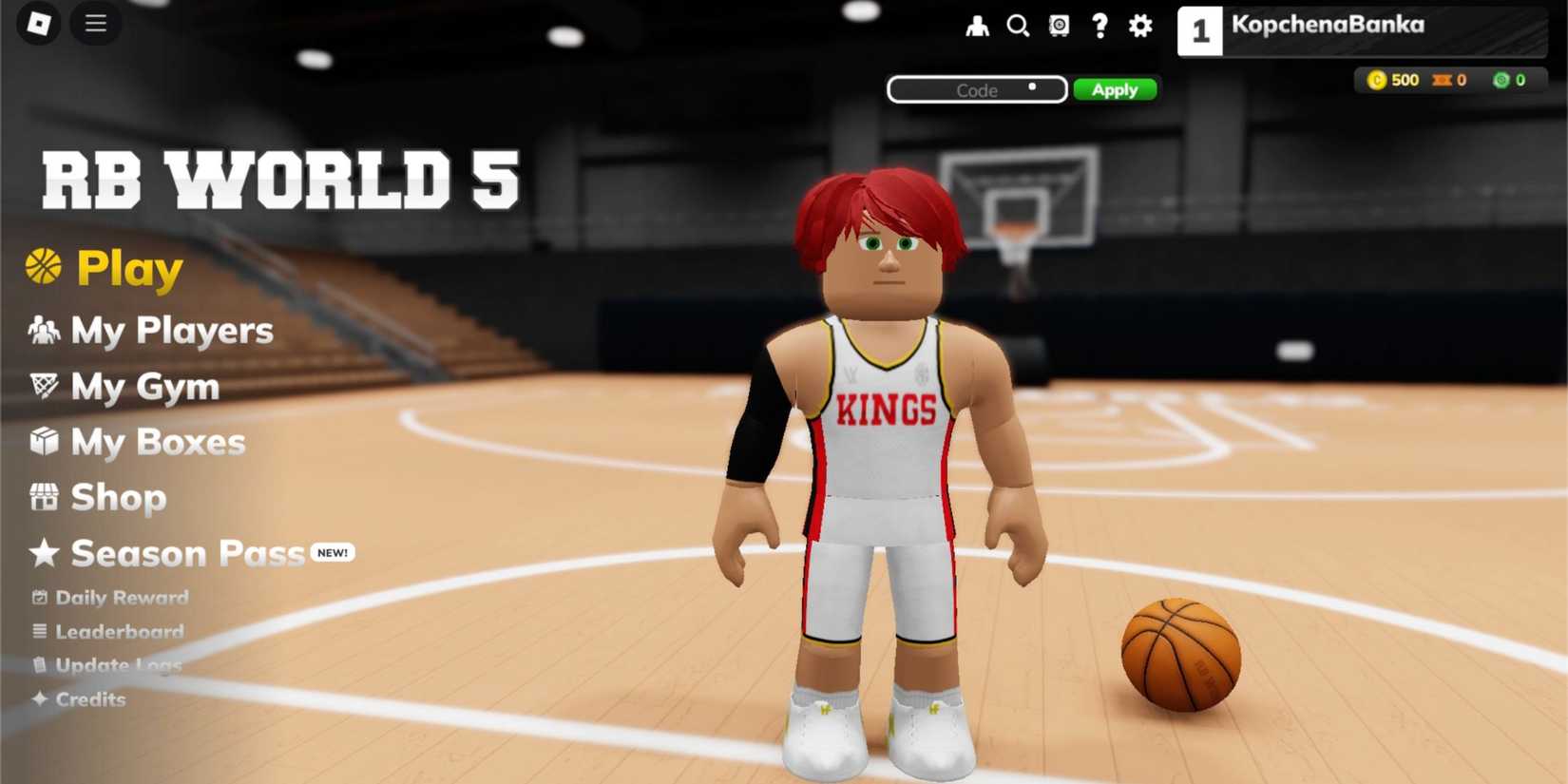The image size is (1568, 784).
Task: Select My Gym in the sidebar
Action: 143,387
